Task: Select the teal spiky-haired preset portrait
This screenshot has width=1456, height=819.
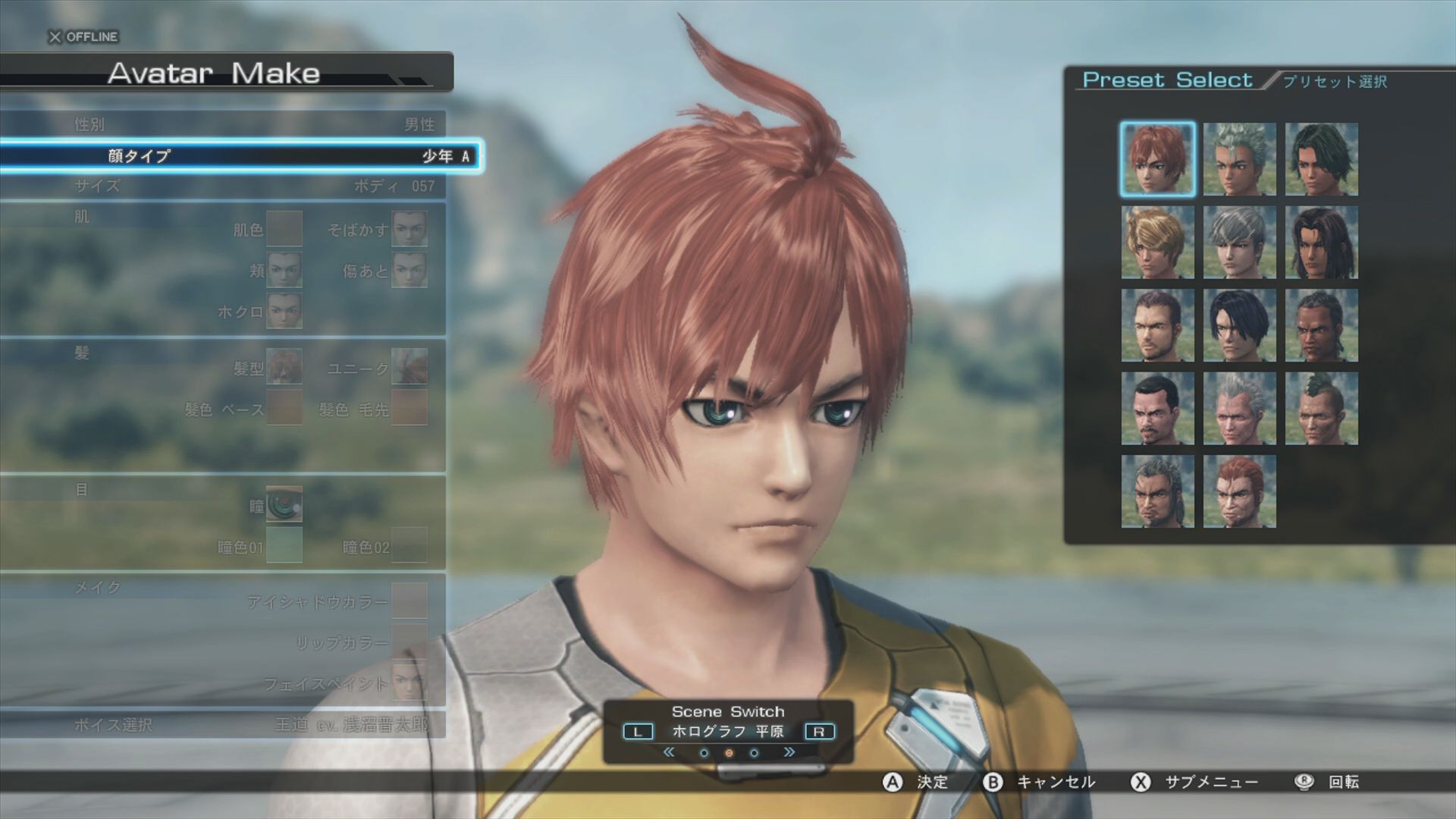Action: (x=1239, y=159)
